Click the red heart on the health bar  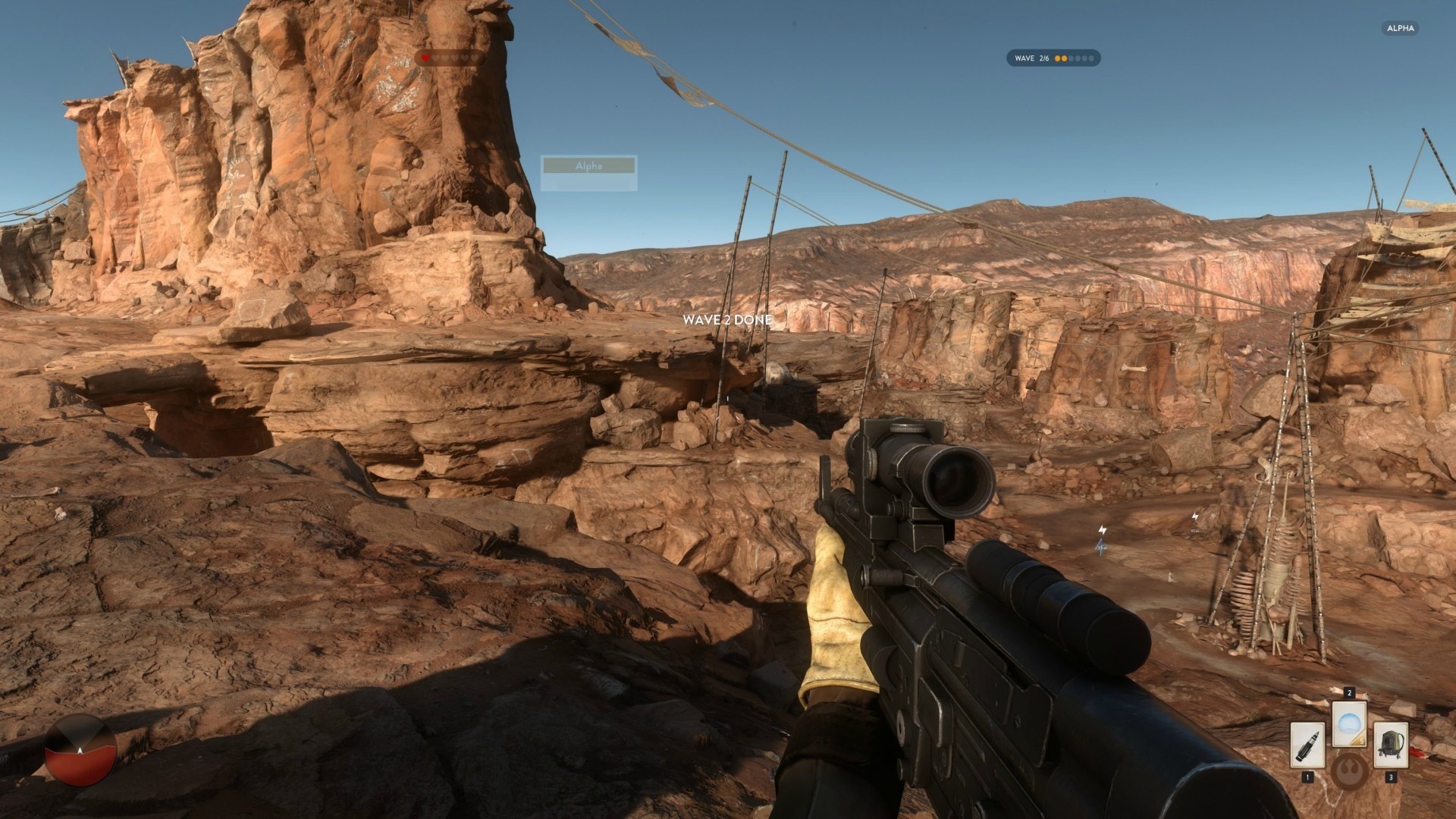coord(425,58)
